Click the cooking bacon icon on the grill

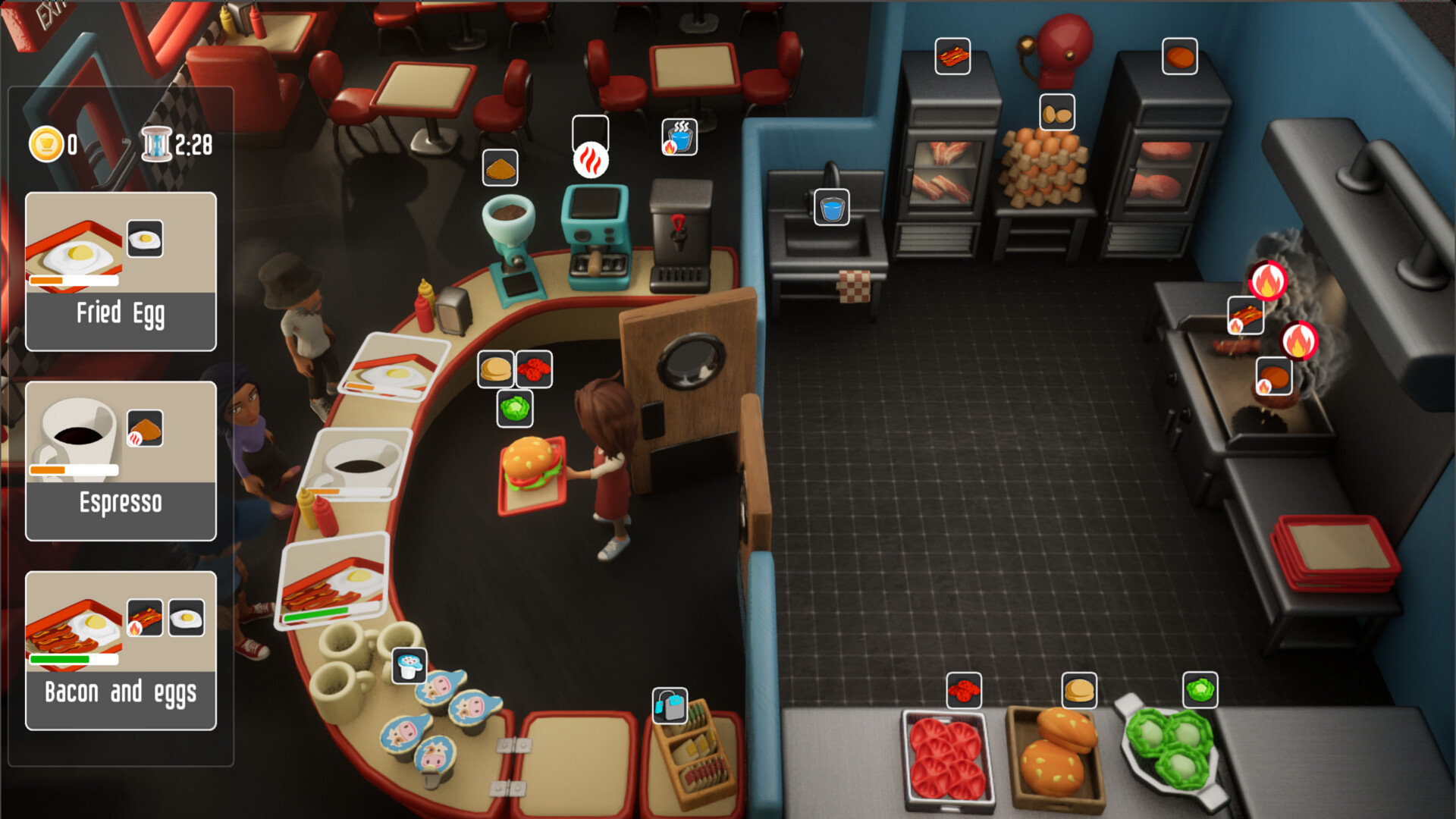coord(1245,315)
